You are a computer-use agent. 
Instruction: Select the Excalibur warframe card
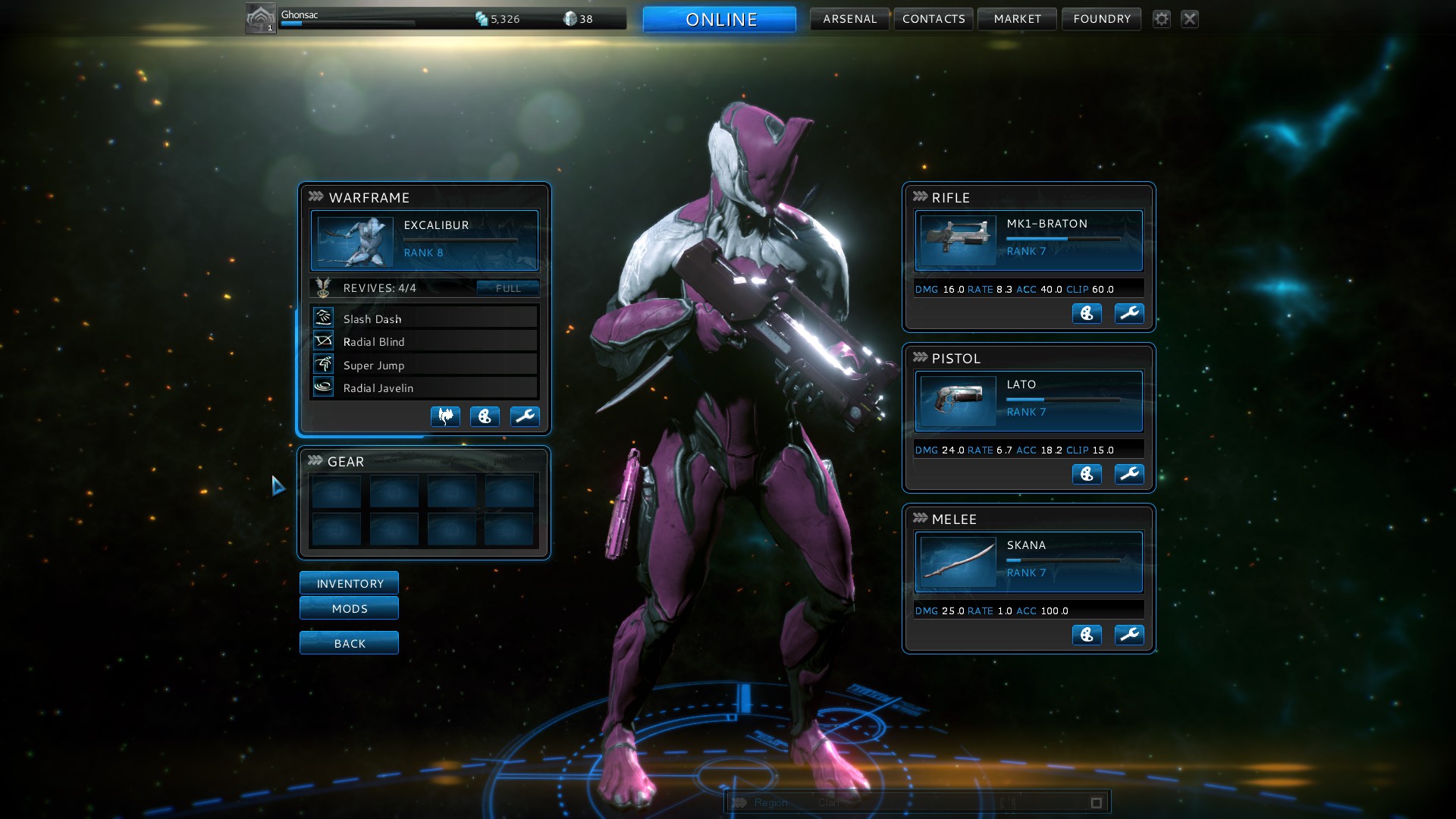pos(424,240)
